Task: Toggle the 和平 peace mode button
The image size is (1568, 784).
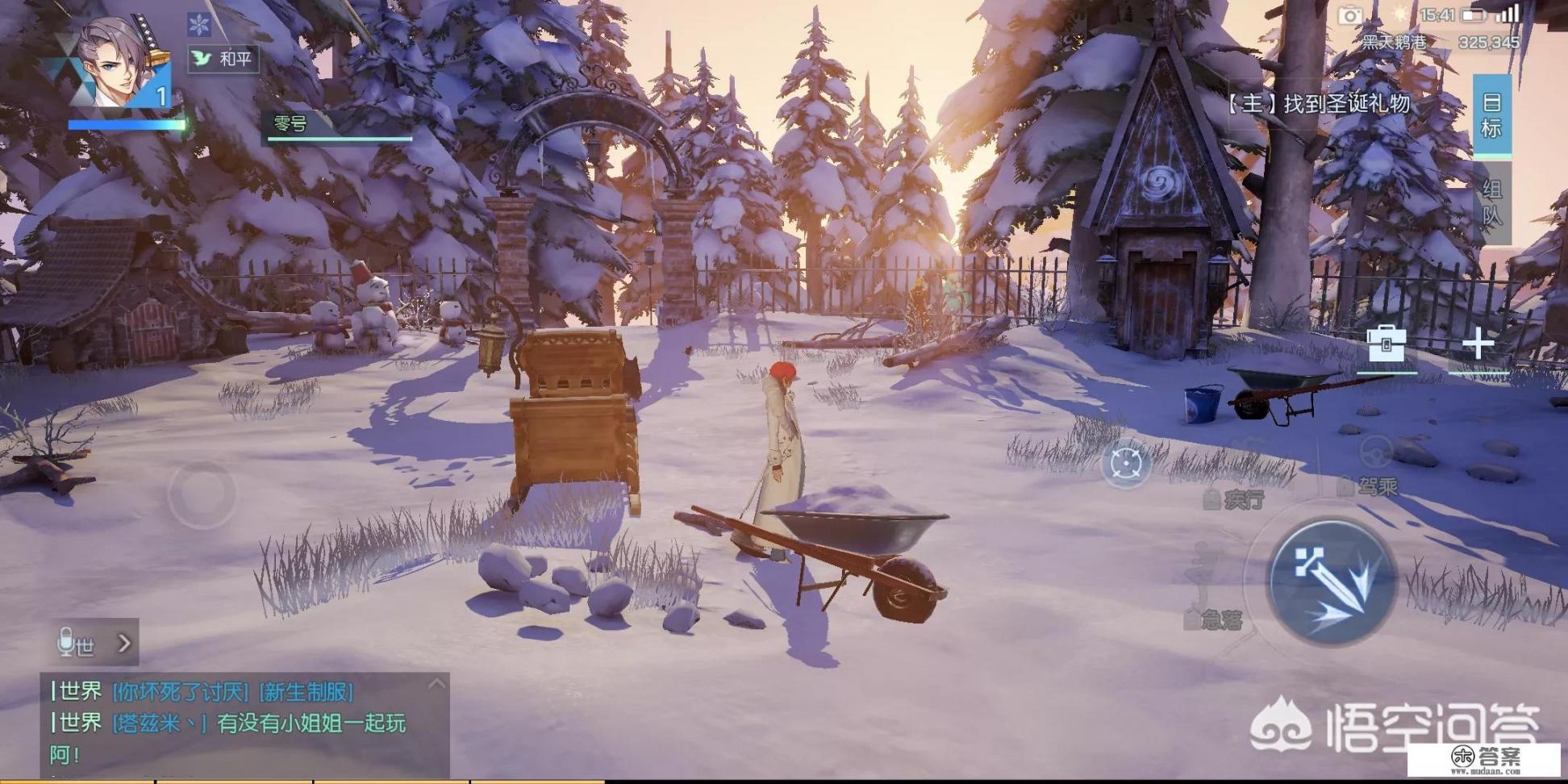Action: [223, 58]
